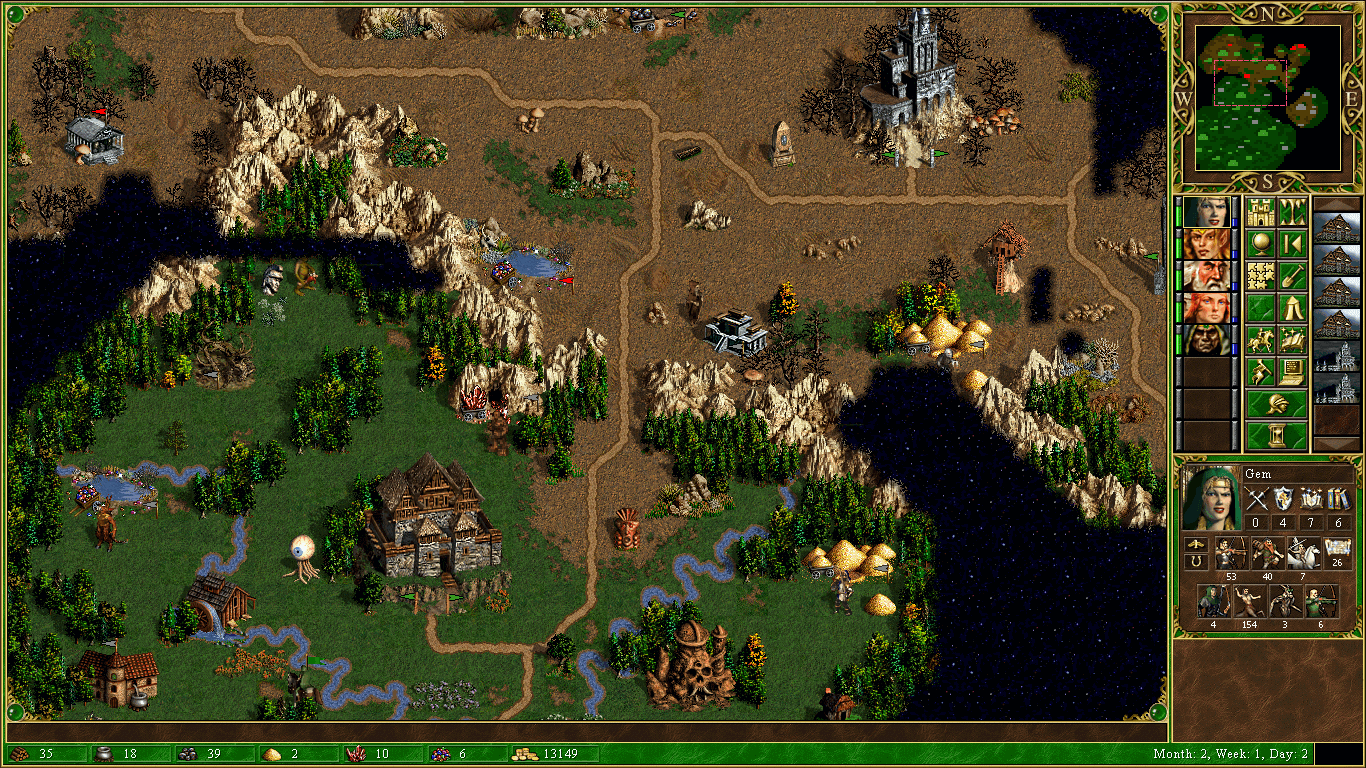Open Adventure Options via the horseman icon
Screen dimensions: 1366x768
[x=1261, y=338]
